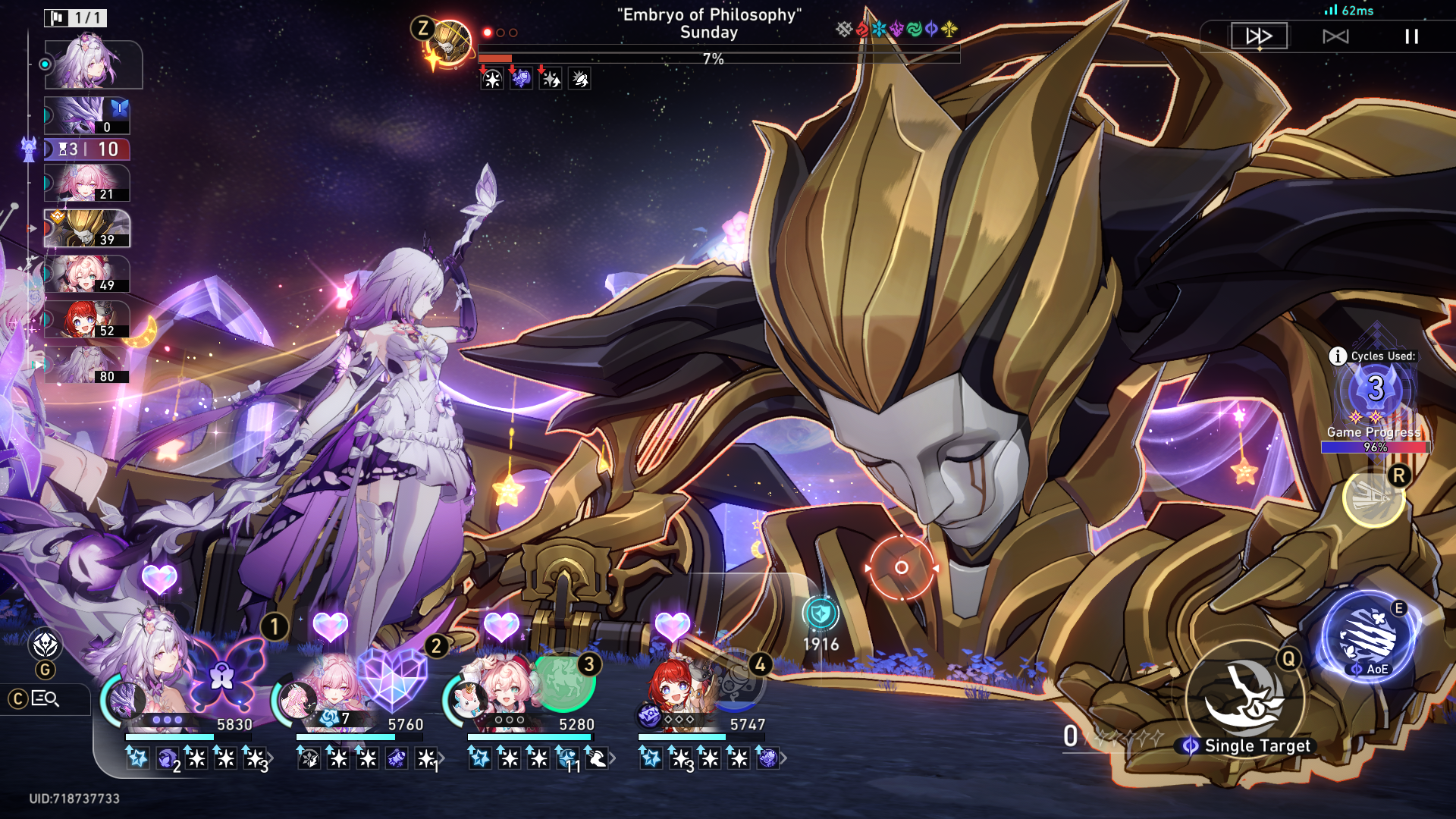Viewport: 1456px width, 819px height.
Task: Activate the AoE skill
Action: pyautogui.click(x=1368, y=637)
